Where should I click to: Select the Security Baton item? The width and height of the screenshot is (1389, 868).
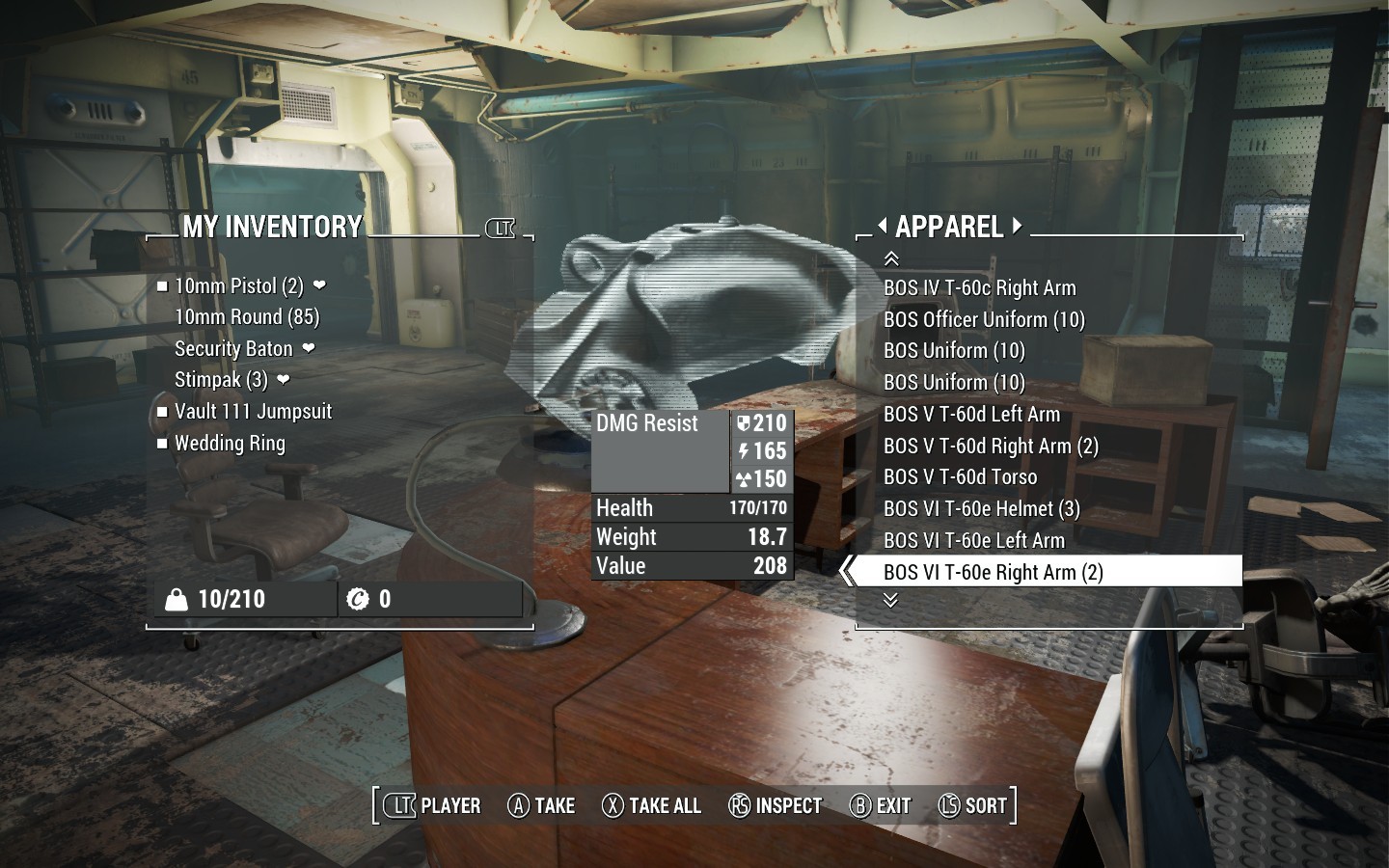233,349
